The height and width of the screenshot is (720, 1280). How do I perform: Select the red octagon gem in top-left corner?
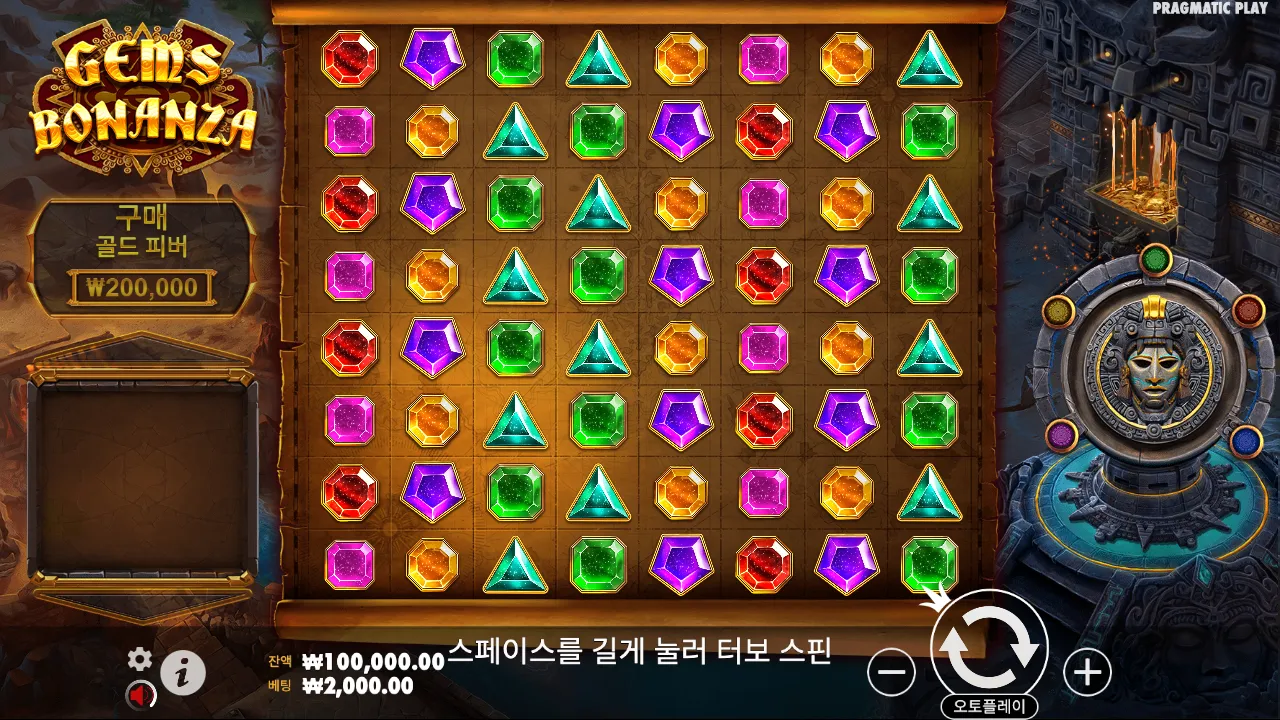349,57
